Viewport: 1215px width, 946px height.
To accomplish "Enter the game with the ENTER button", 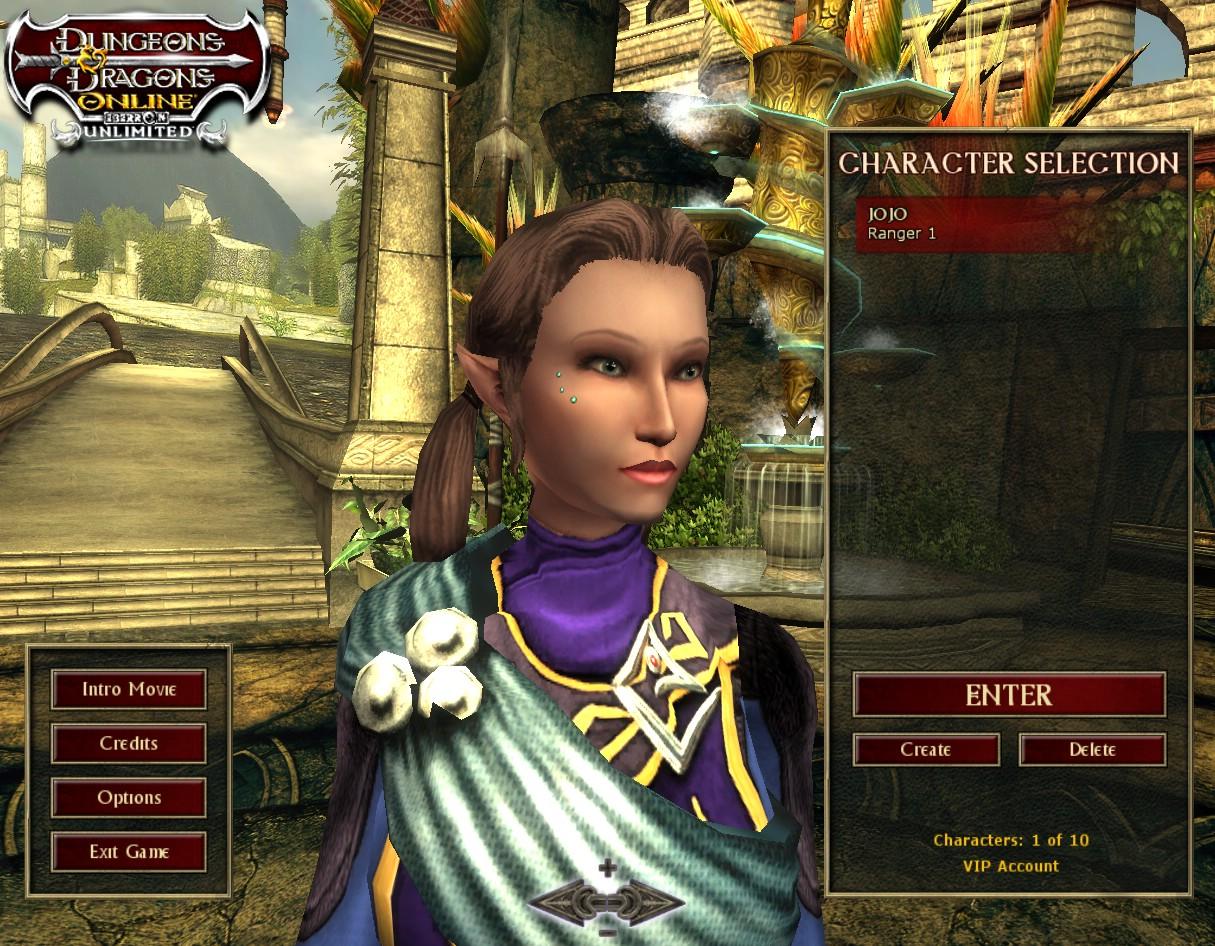I will click(x=1008, y=695).
